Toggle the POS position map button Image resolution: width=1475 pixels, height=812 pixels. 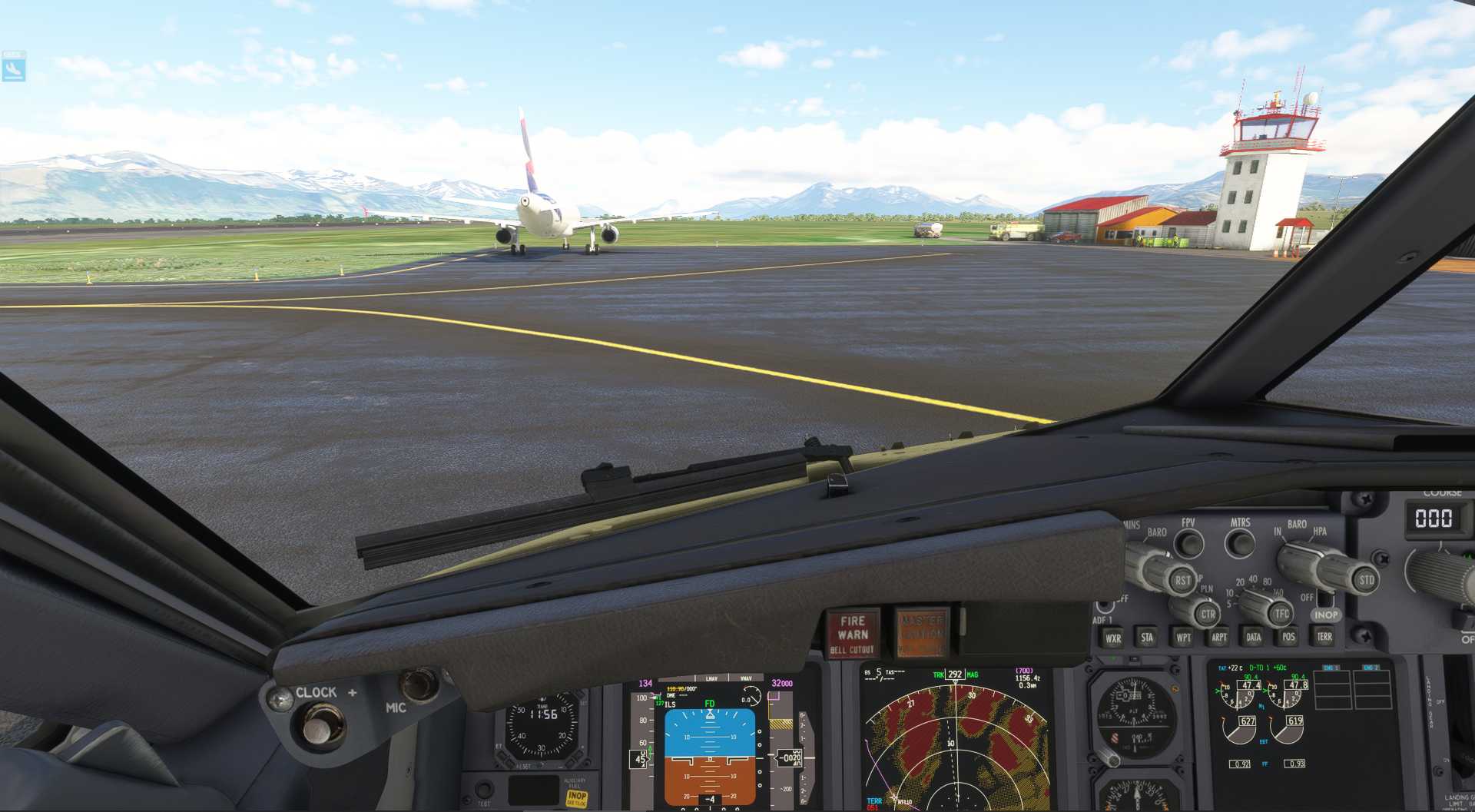1288,636
